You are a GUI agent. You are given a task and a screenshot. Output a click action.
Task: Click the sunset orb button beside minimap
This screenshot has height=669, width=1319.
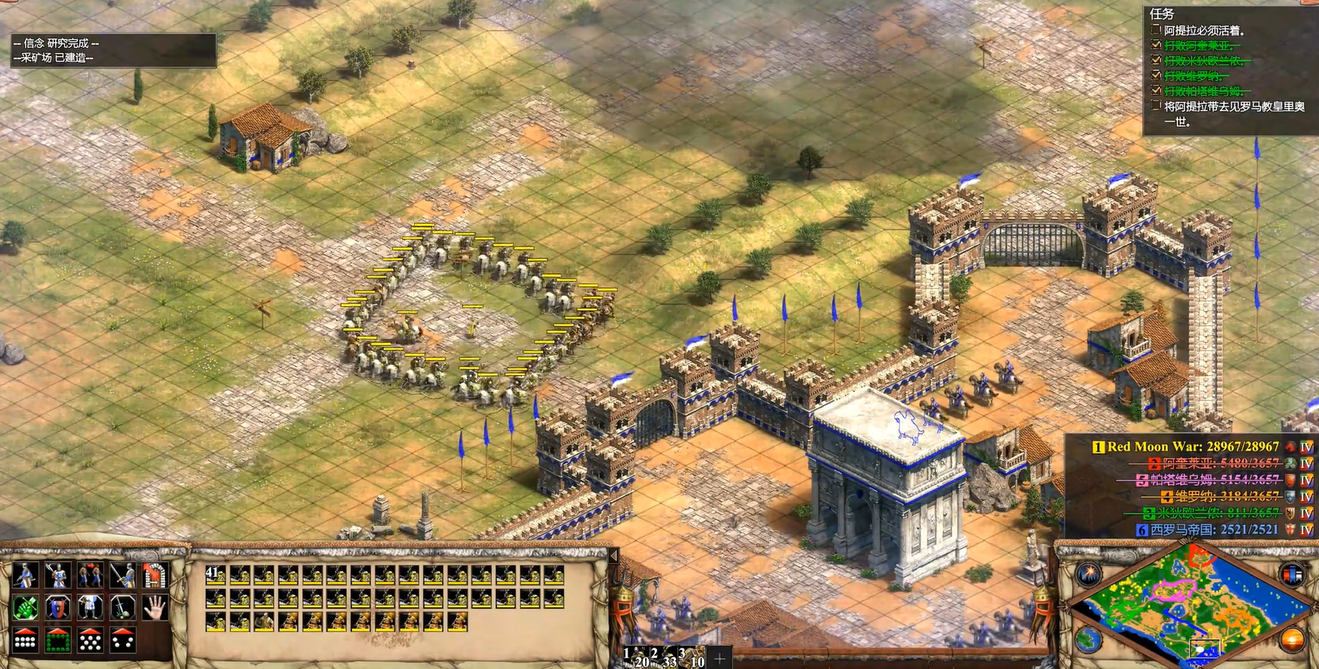(x=1291, y=639)
